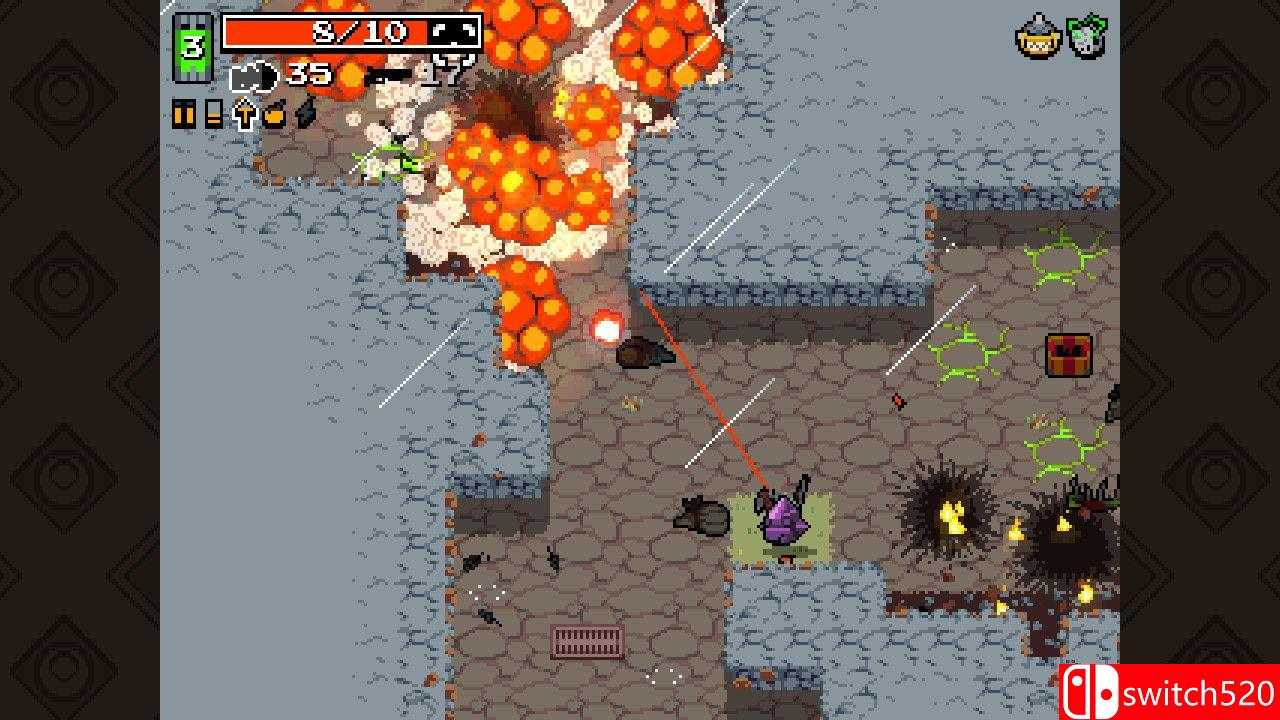
Task: Click the orange crate mutation icon
Action: coord(183,114)
